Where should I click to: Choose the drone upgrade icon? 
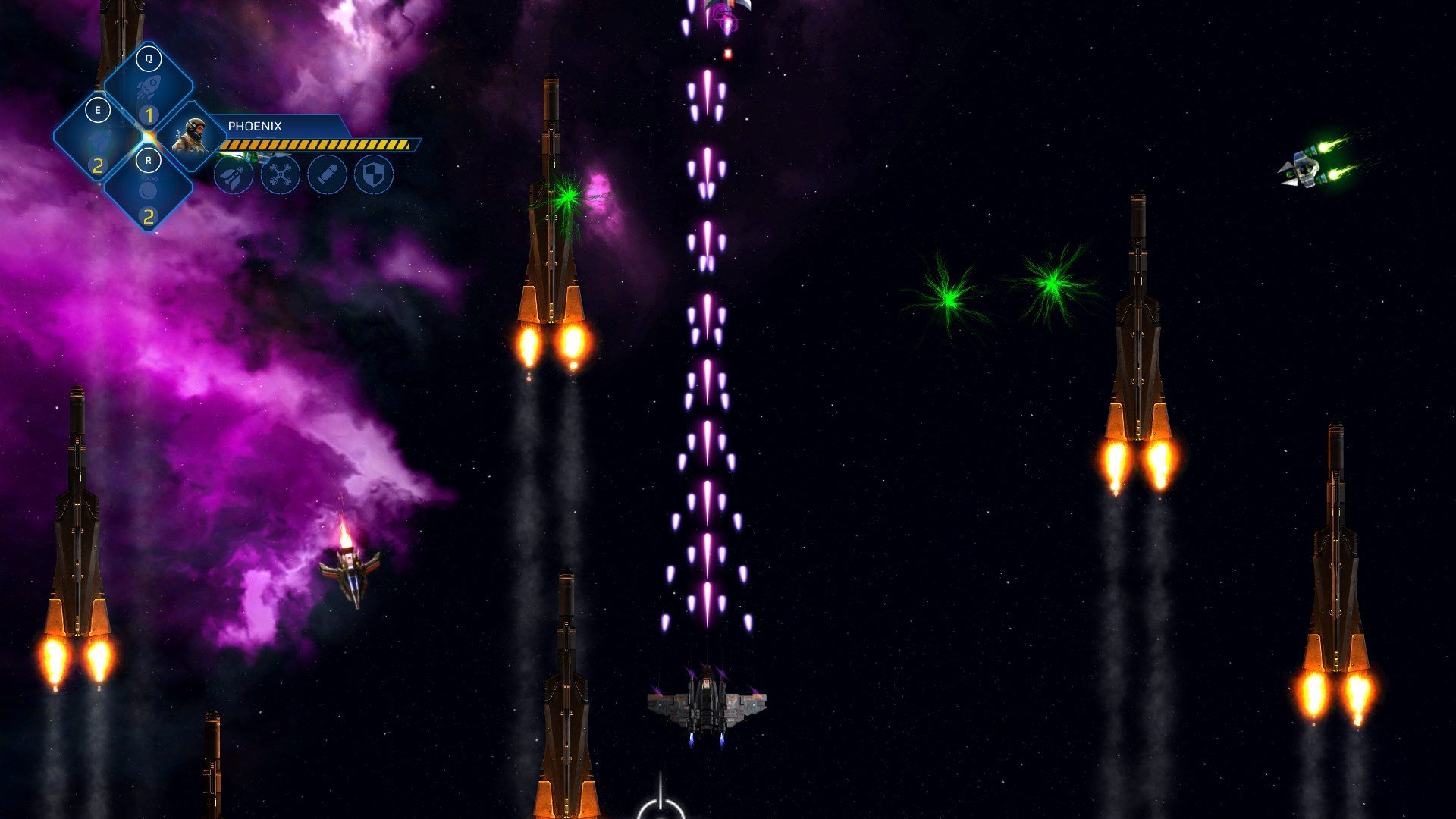tap(281, 176)
